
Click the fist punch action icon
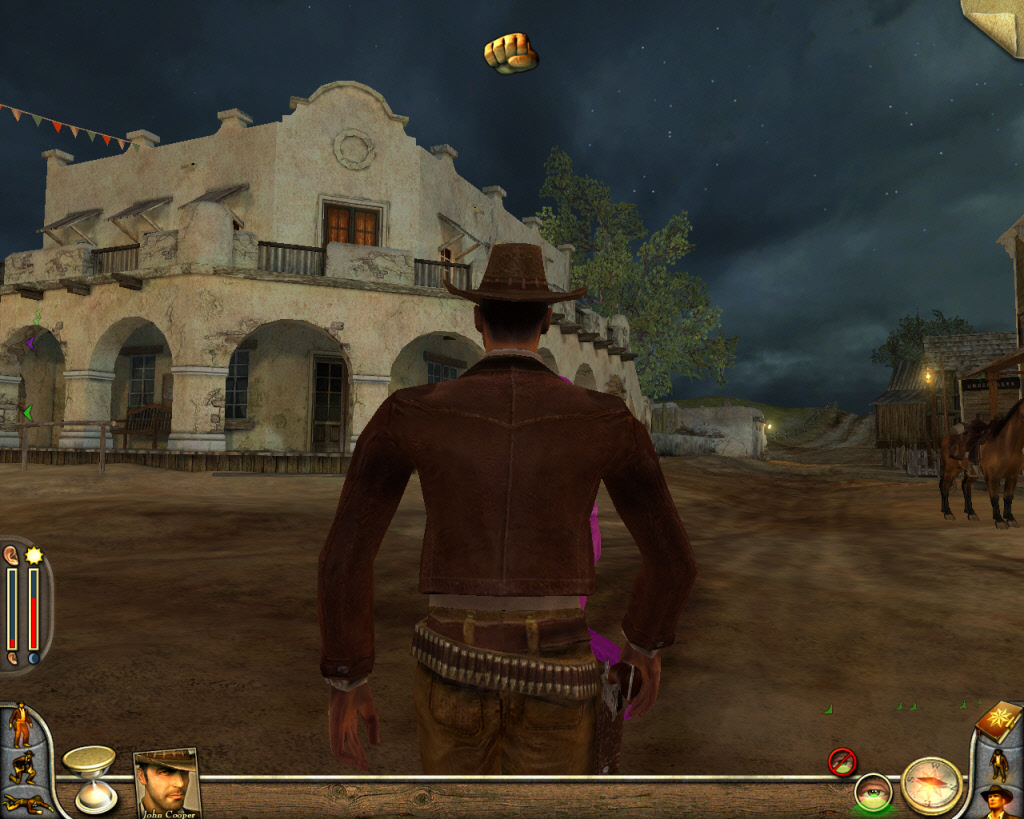[x=510, y=53]
